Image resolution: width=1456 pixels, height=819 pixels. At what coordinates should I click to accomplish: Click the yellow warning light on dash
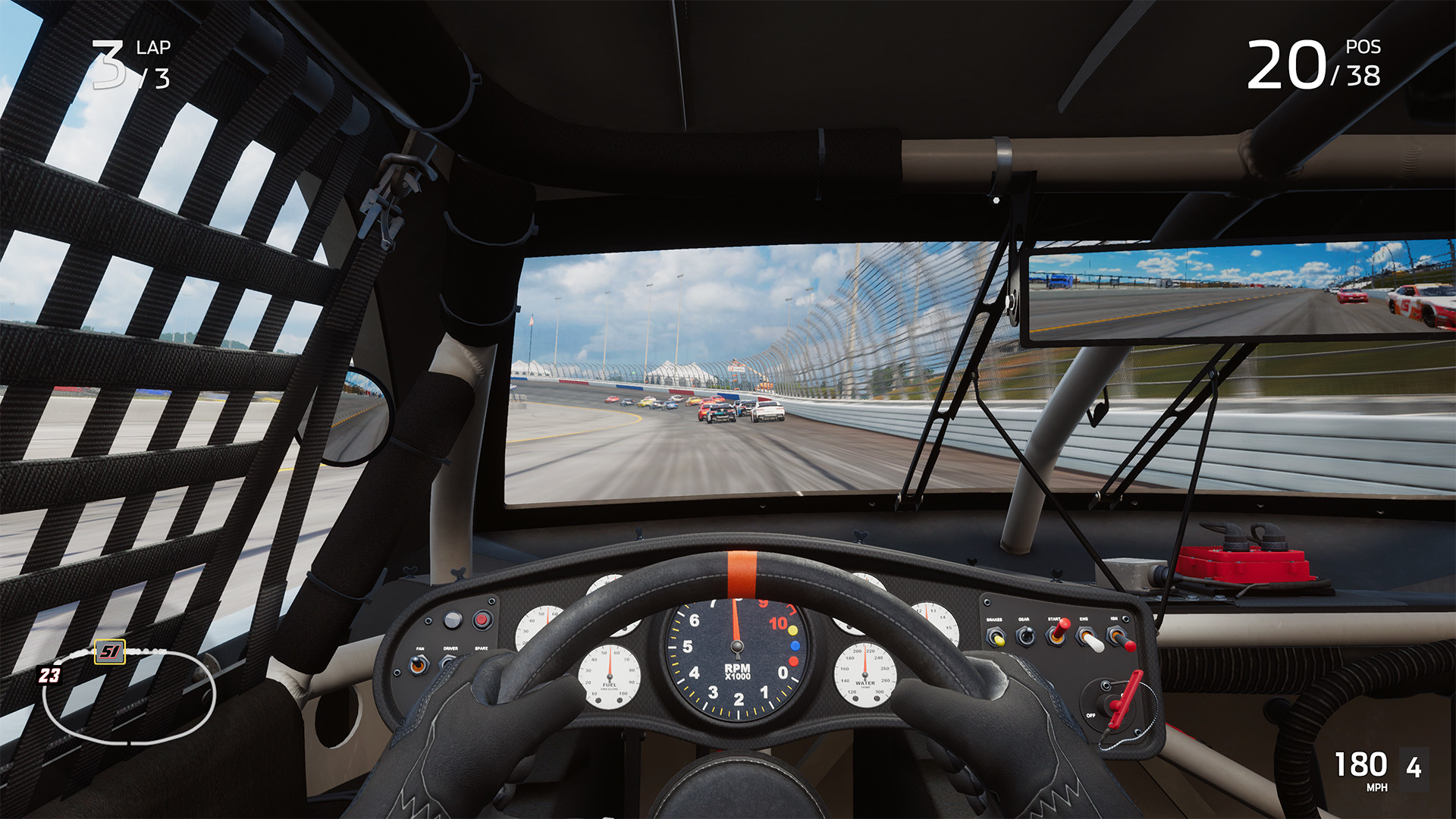pos(792,630)
